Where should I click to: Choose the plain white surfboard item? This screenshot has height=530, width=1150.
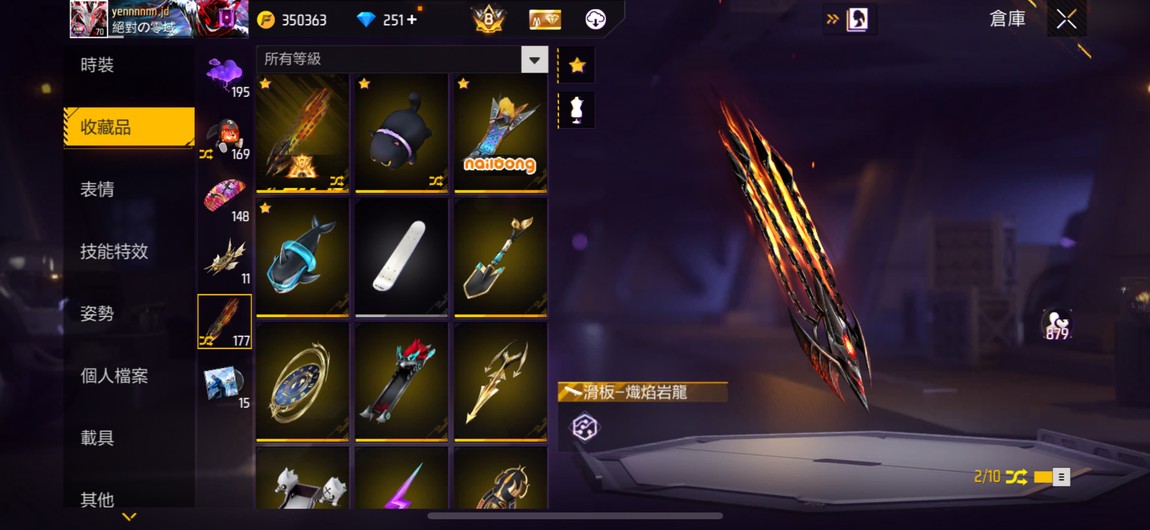pos(401,257)
